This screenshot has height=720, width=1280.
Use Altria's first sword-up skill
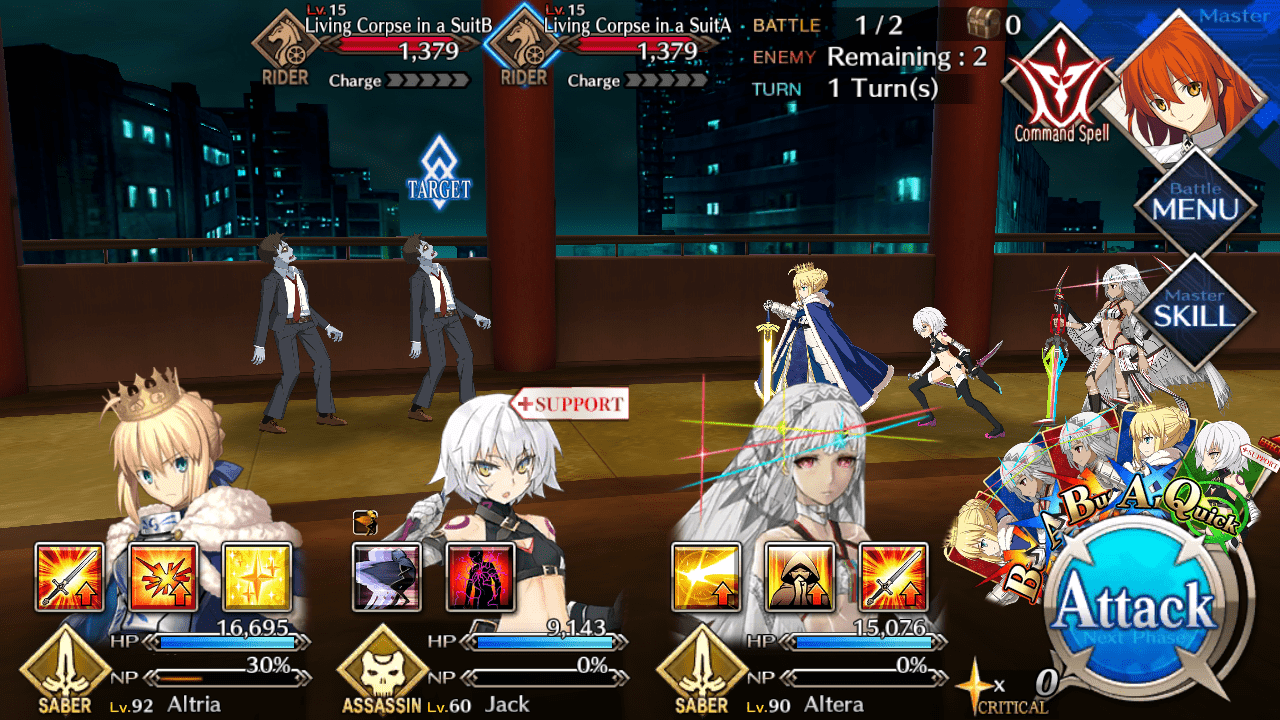(69, 577)
